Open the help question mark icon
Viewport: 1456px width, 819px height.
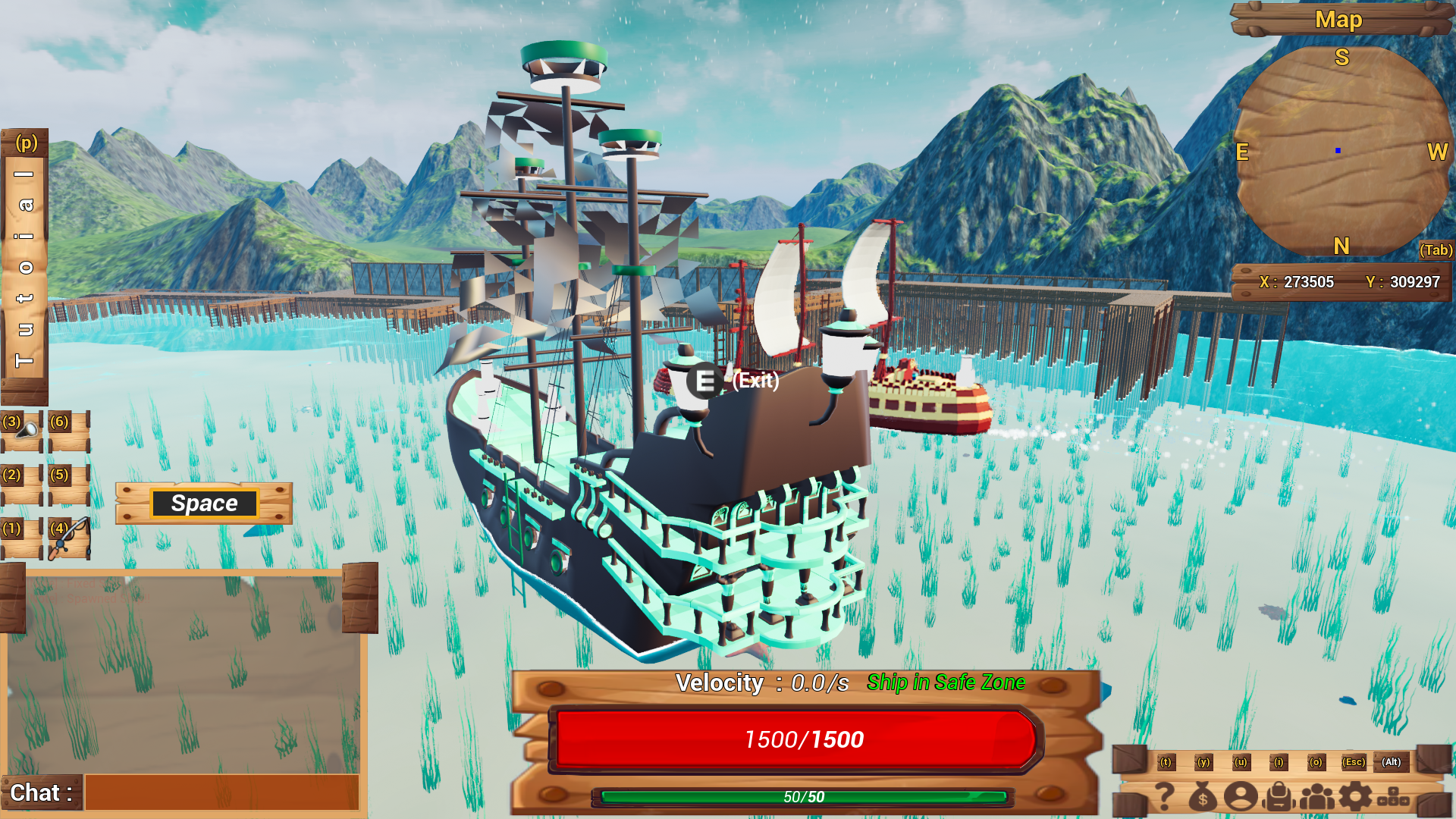(1165, 796)
